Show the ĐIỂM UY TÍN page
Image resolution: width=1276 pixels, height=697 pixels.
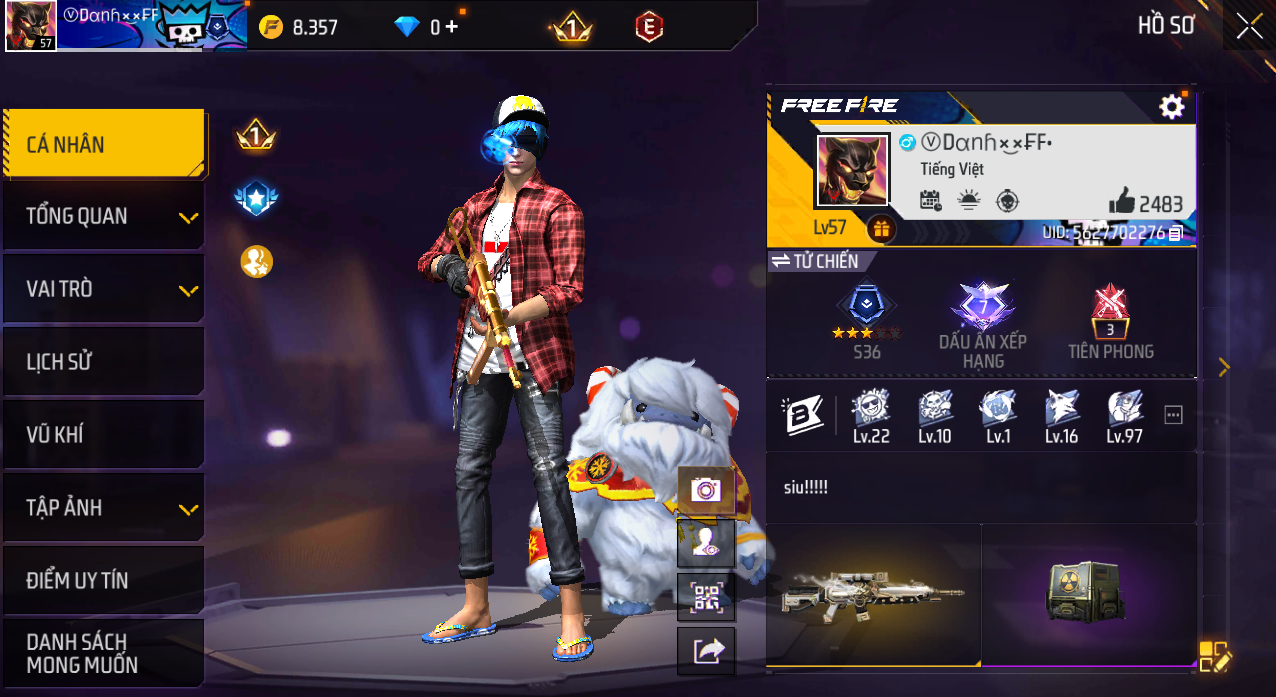pos(104,580)
